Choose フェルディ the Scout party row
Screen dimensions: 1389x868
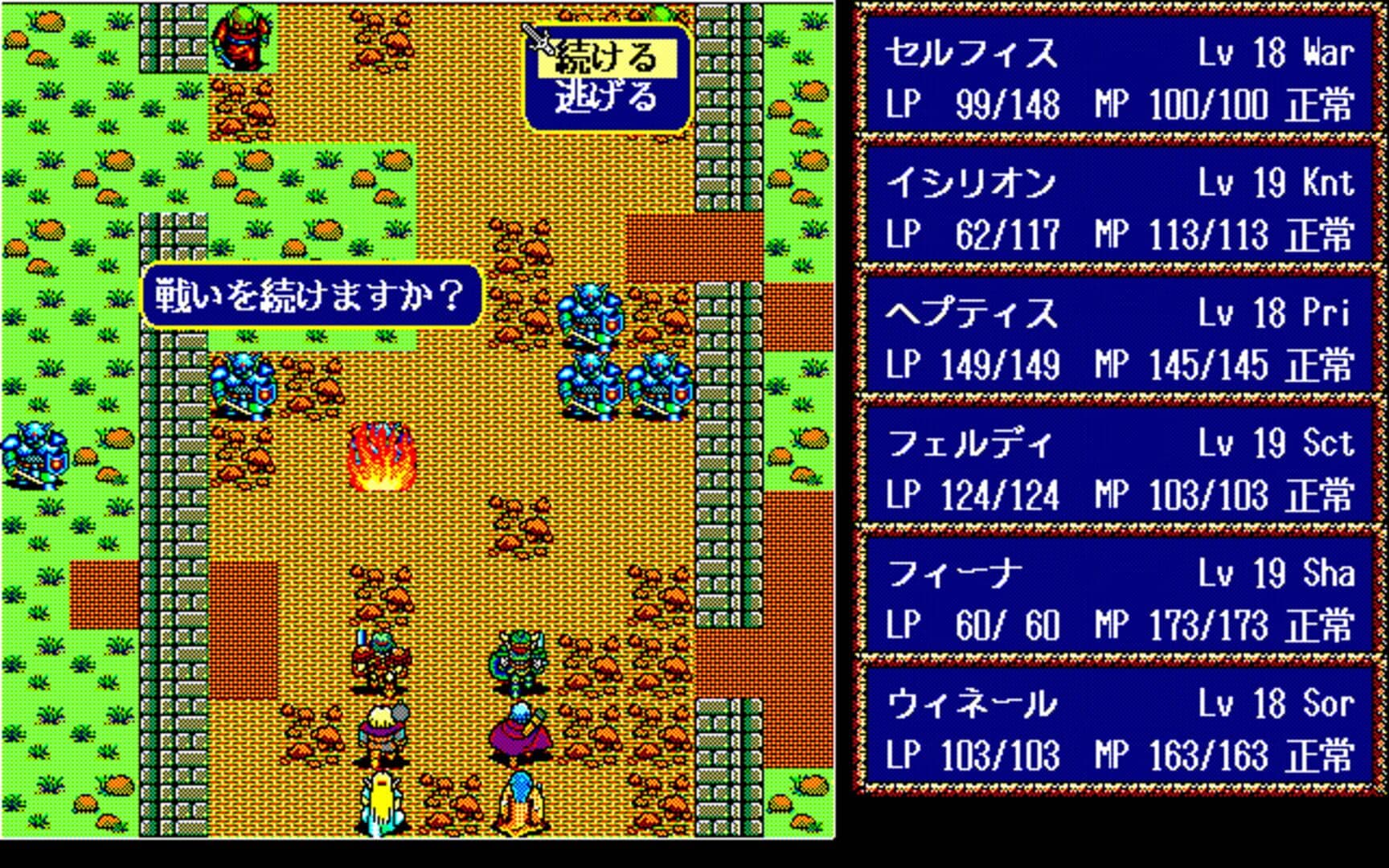coord(1119,469)
